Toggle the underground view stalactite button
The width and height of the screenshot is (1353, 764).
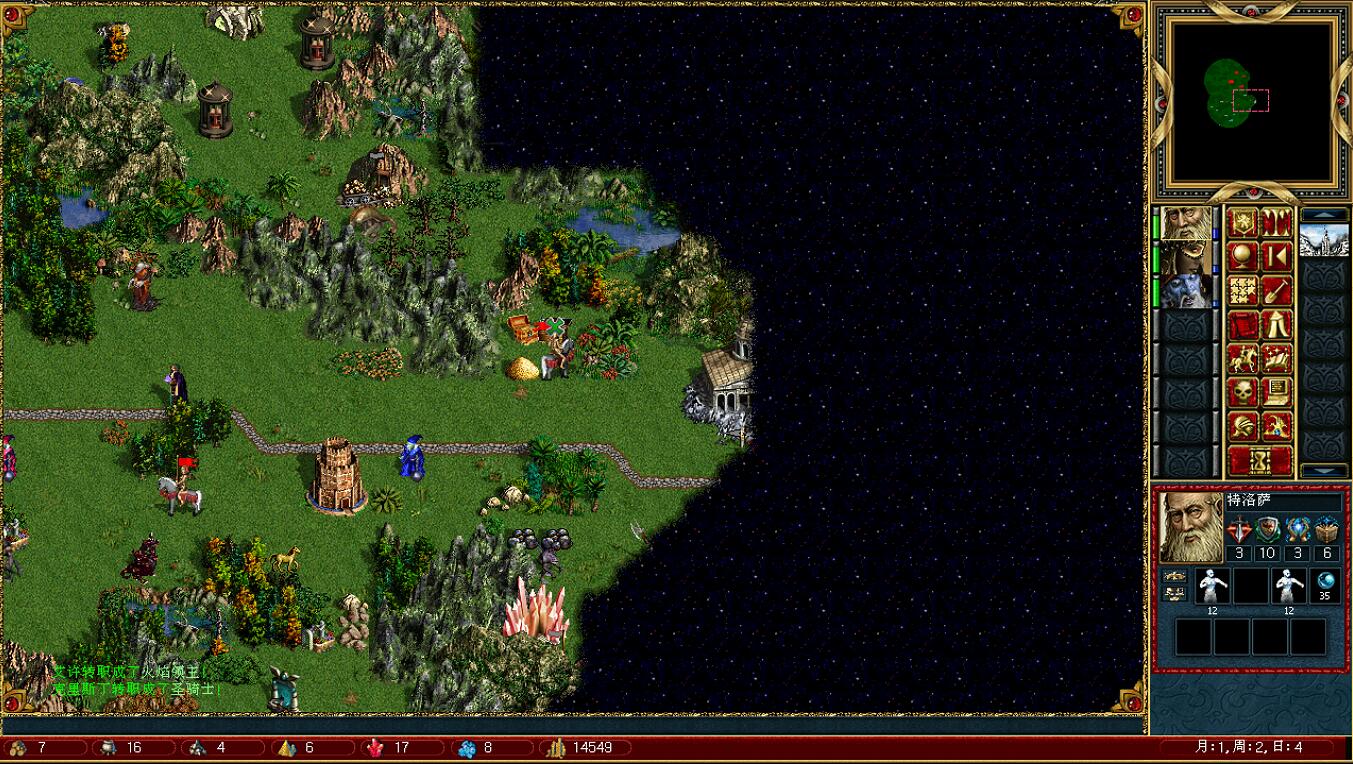pyautogui.click(x=1276, y=223)
